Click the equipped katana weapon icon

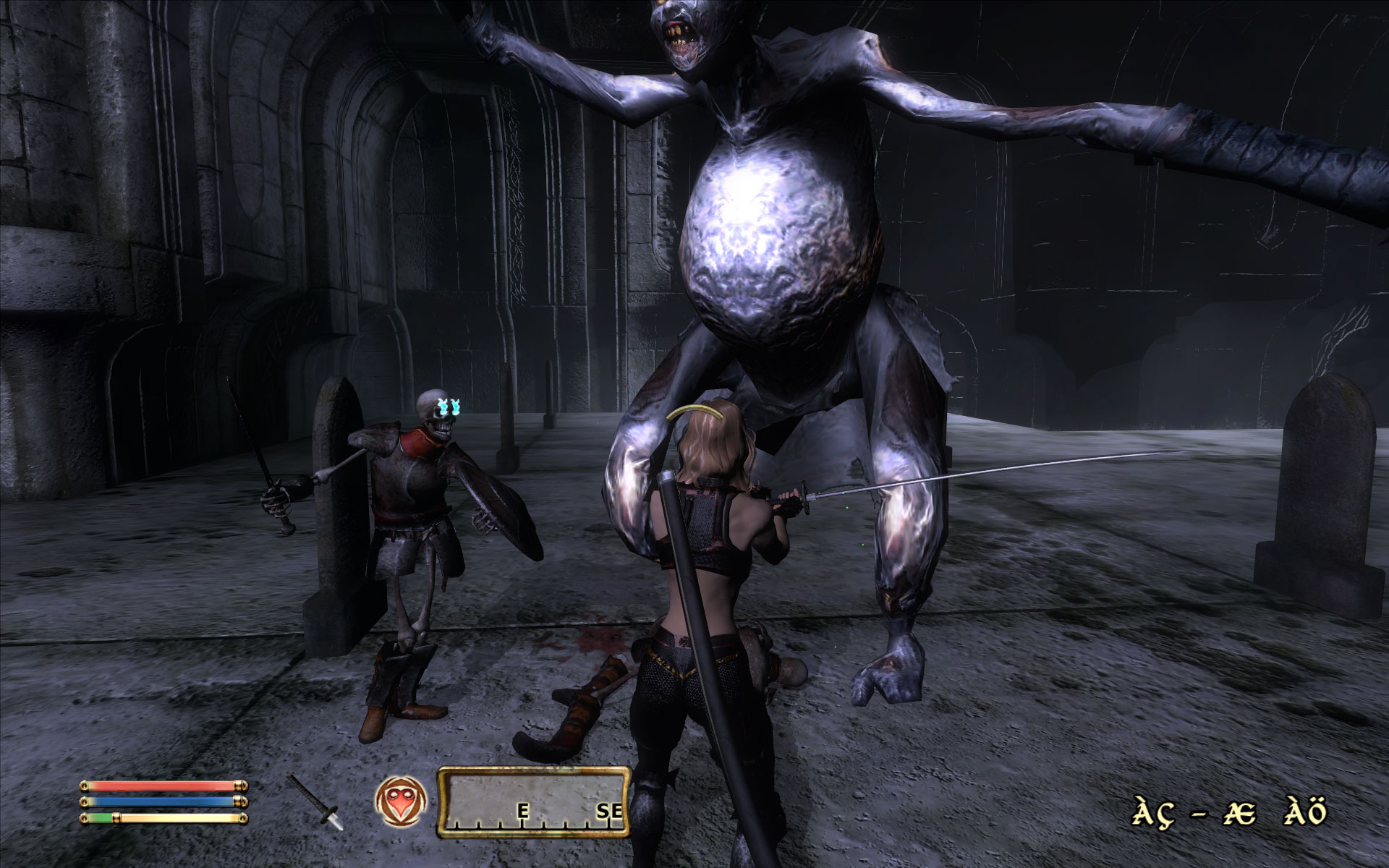coord(315,801)
